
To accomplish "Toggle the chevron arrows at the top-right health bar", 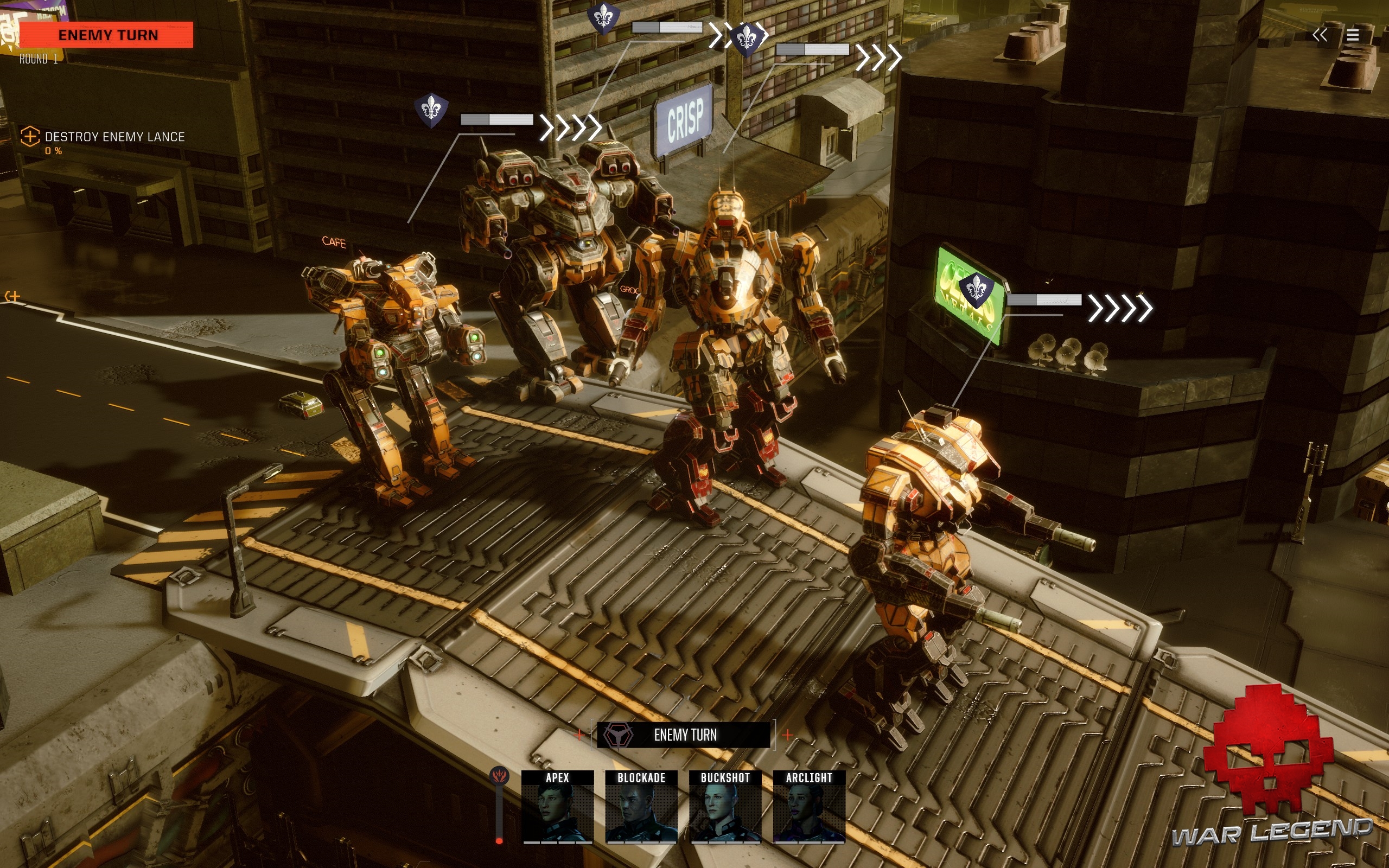I will pos(880,58).
